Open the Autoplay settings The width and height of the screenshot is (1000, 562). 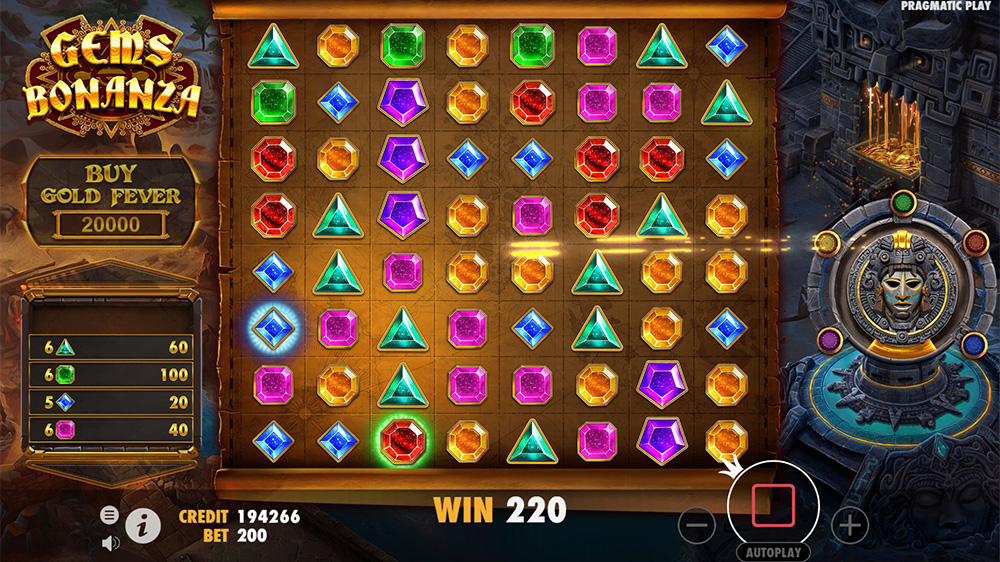[x=773, y=551]
